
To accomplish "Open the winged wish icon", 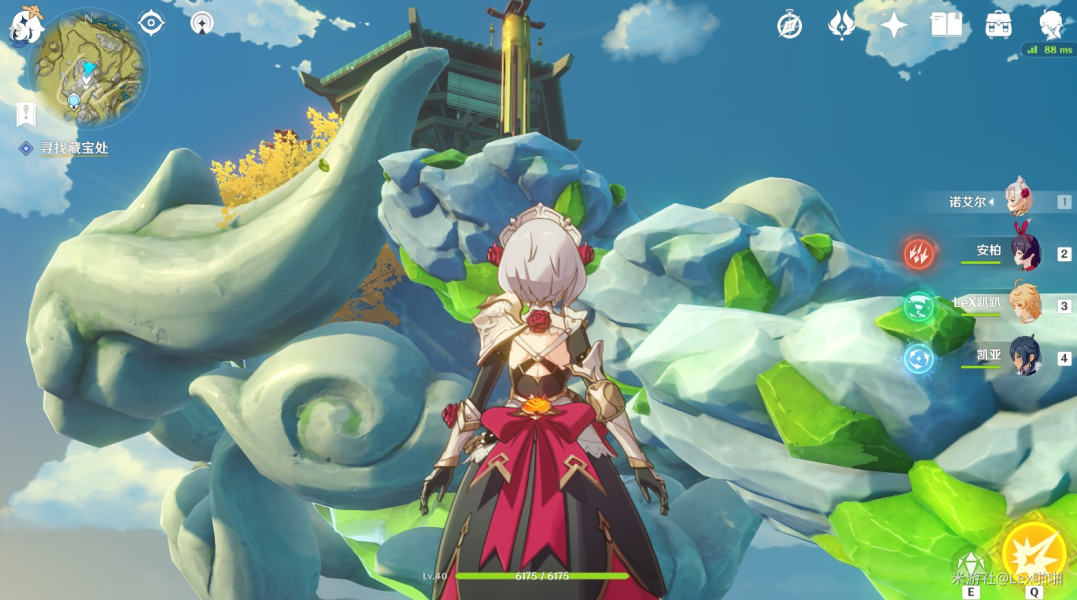I will click(x=842, y=25).
